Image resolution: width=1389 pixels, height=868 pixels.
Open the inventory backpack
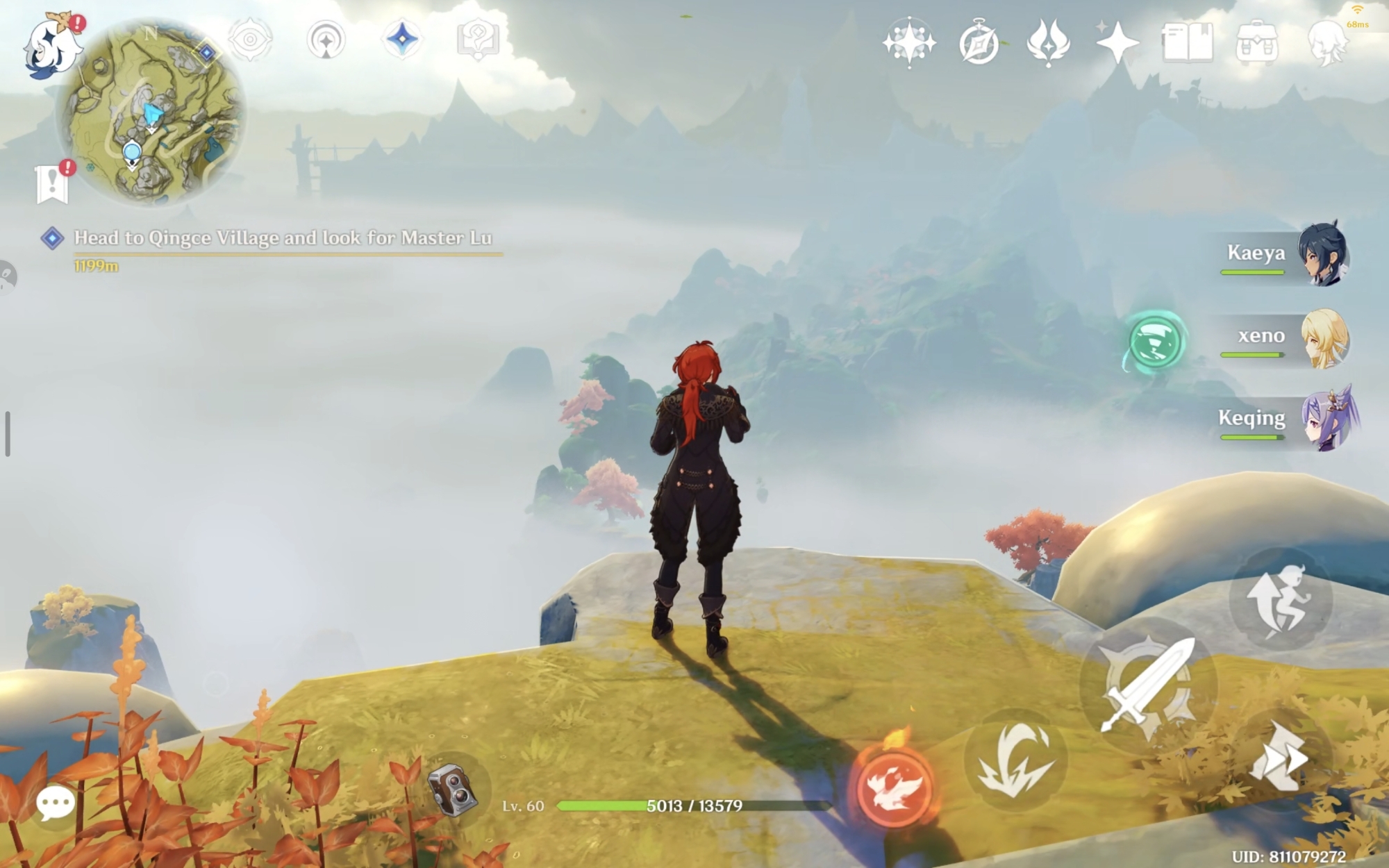click(x=1256, y=43)
